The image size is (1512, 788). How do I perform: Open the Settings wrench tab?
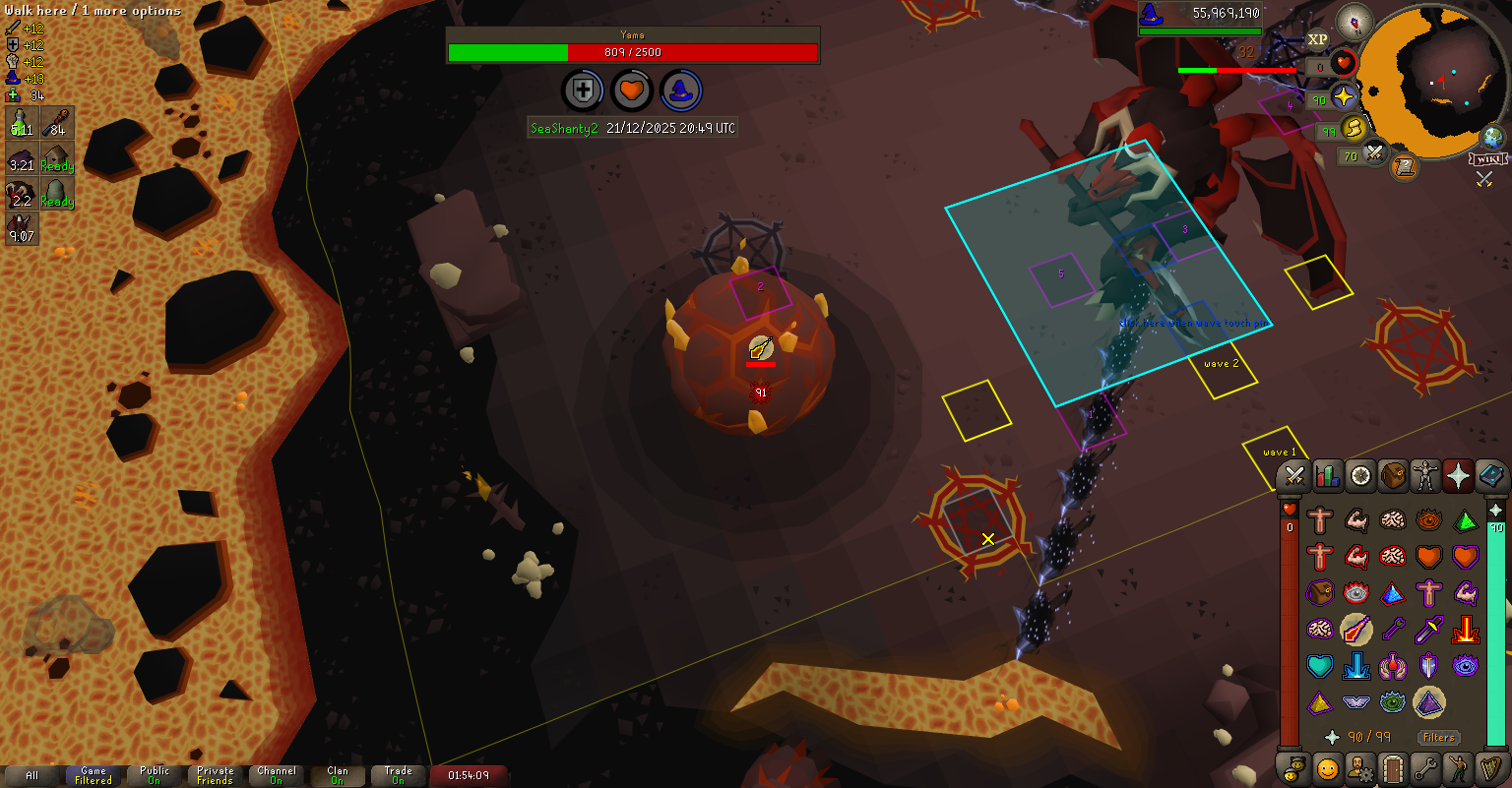1425,767
